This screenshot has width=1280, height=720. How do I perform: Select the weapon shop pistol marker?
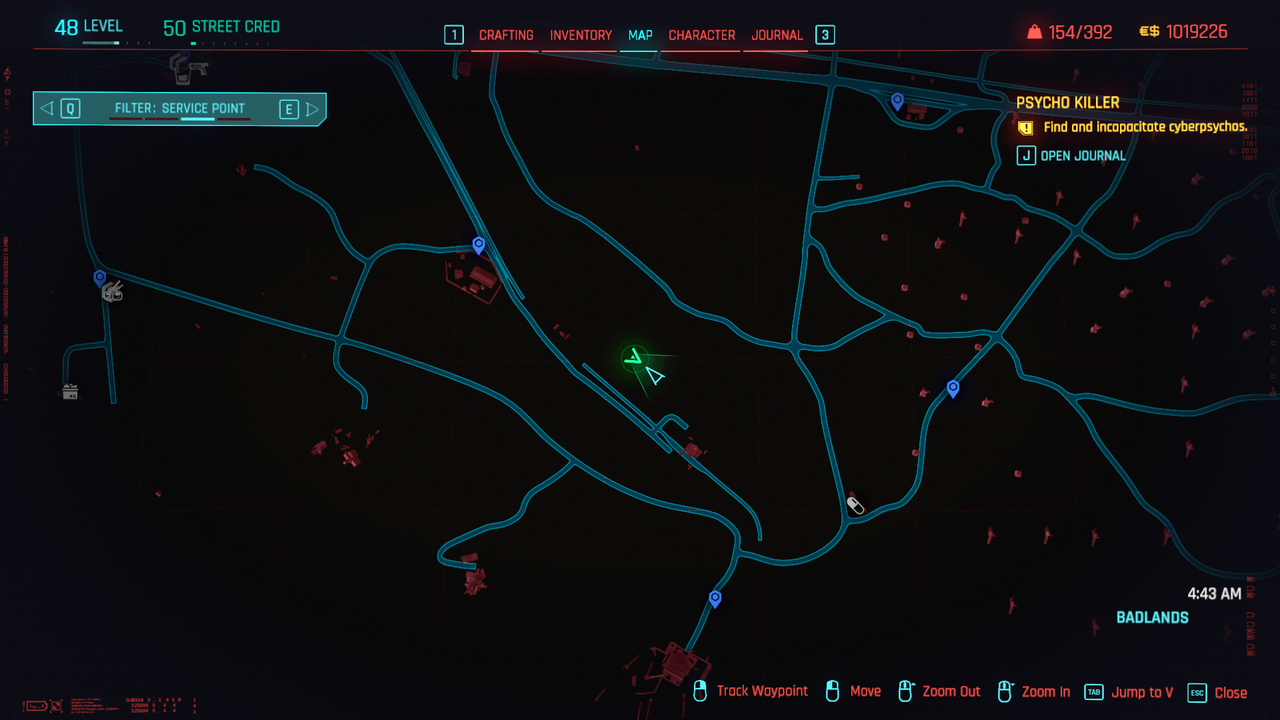coord(183,68)
